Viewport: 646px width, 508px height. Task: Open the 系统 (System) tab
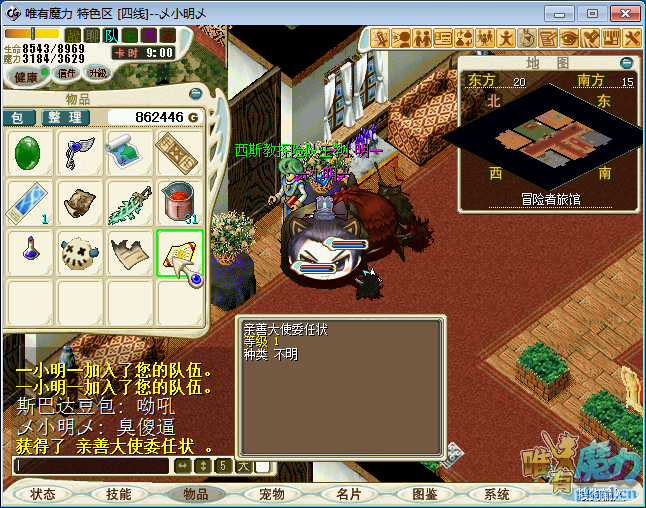497,494
